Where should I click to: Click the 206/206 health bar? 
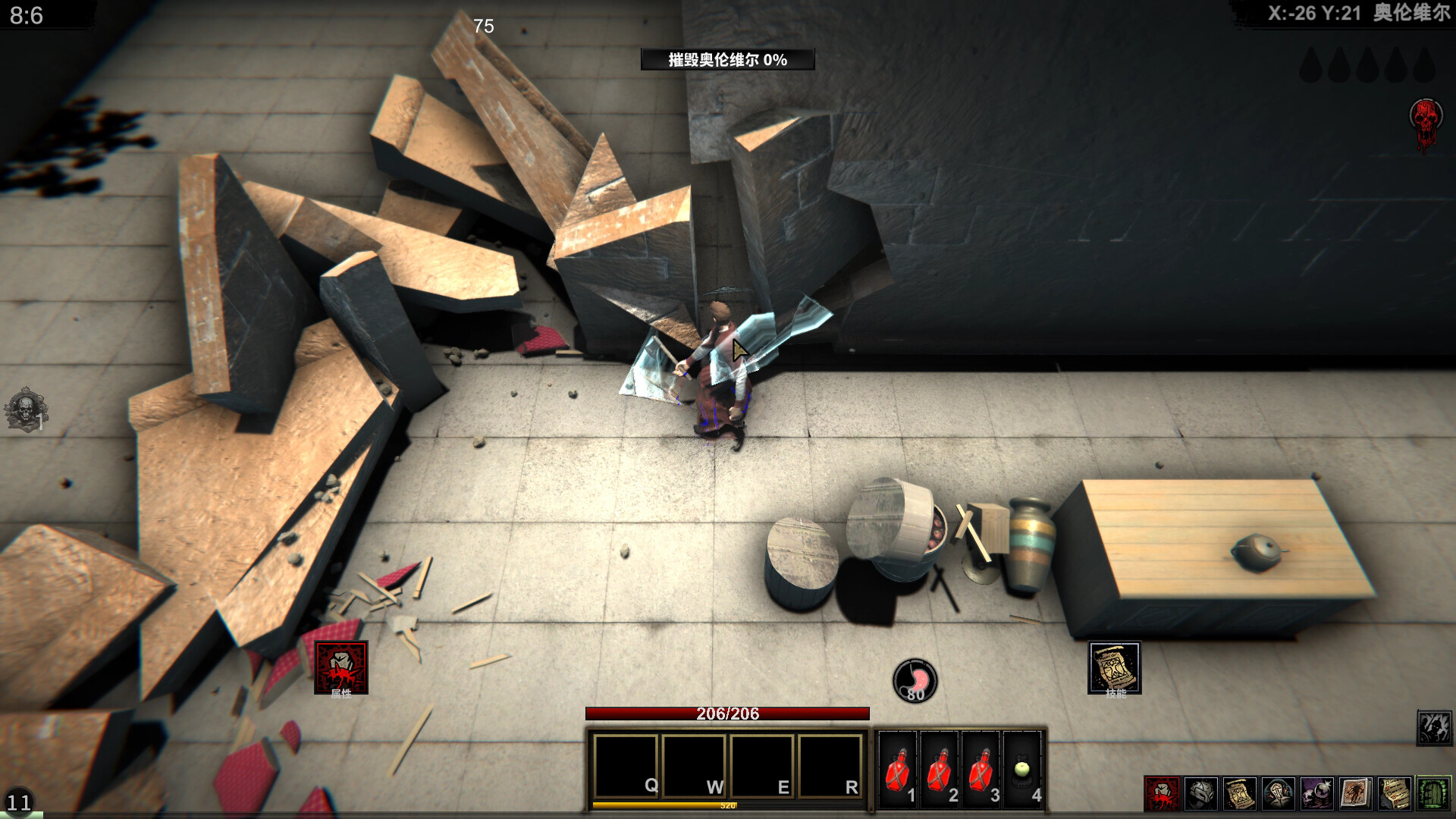728,713
